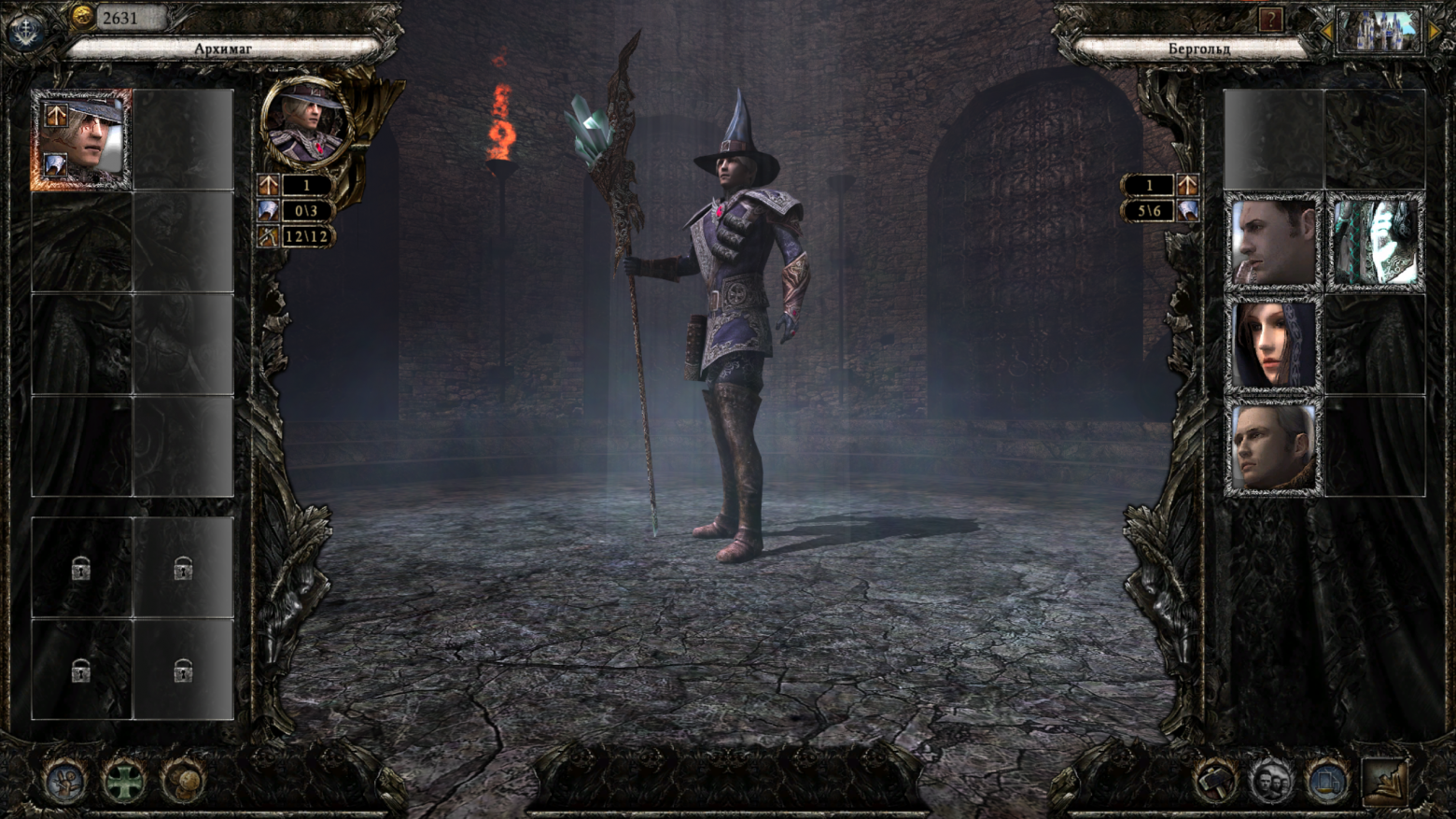Viewport: 1456px width, 819px height.
Task: Select the hooded woman unit portrait
Action: (1272, 345)
